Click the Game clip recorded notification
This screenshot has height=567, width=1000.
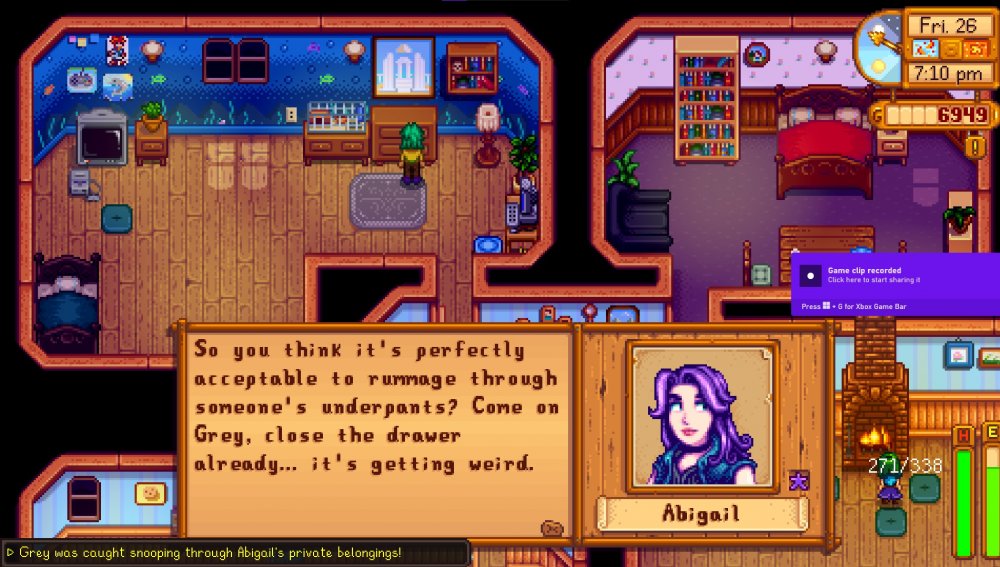click(x=895, y=284)
